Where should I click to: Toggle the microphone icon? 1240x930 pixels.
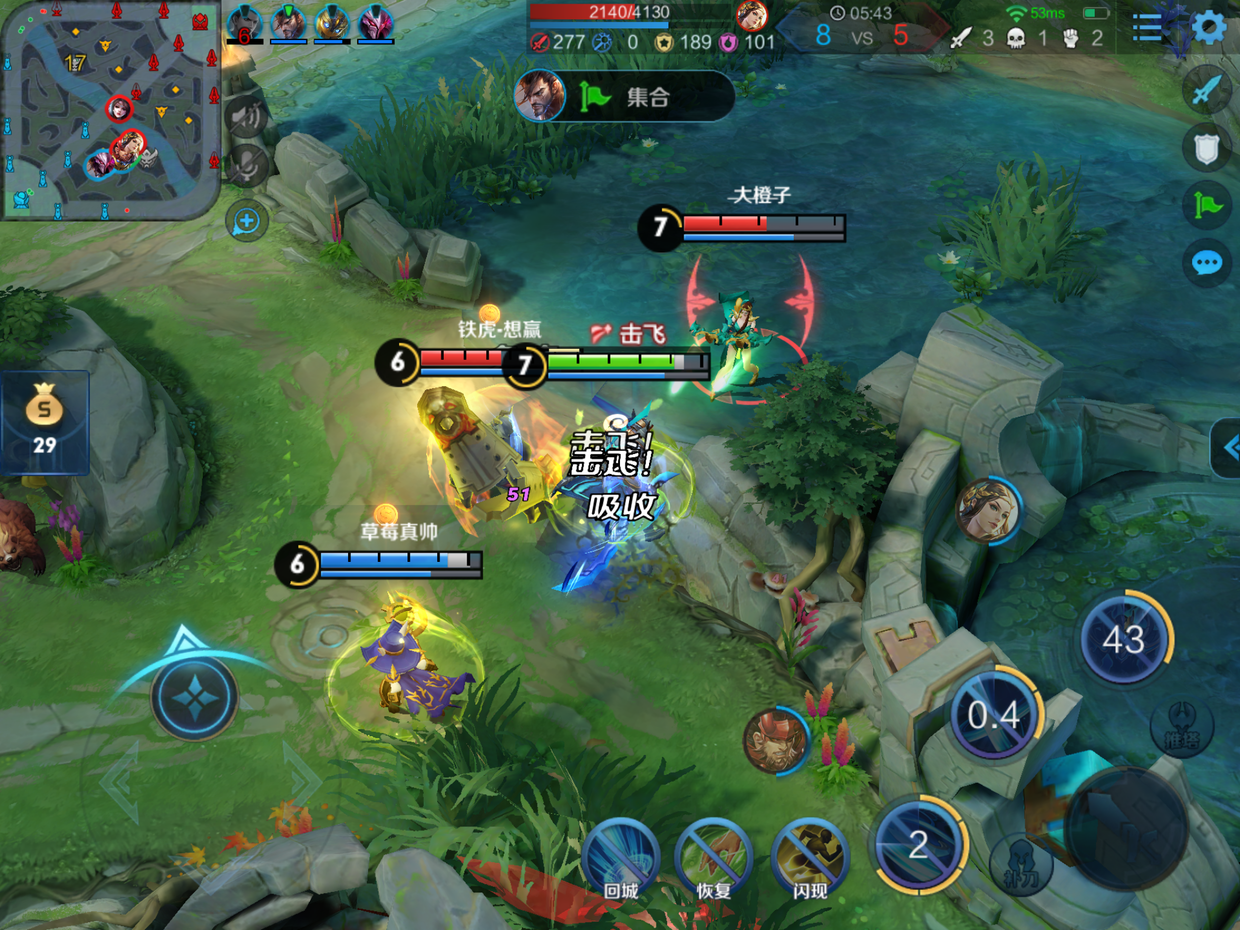pos(245,166)
